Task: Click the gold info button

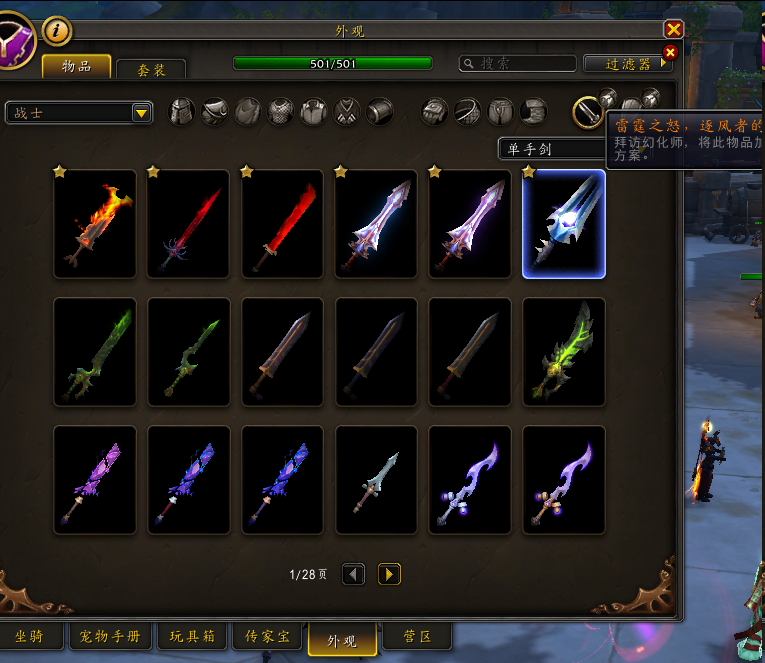Action: pos(57,31)
